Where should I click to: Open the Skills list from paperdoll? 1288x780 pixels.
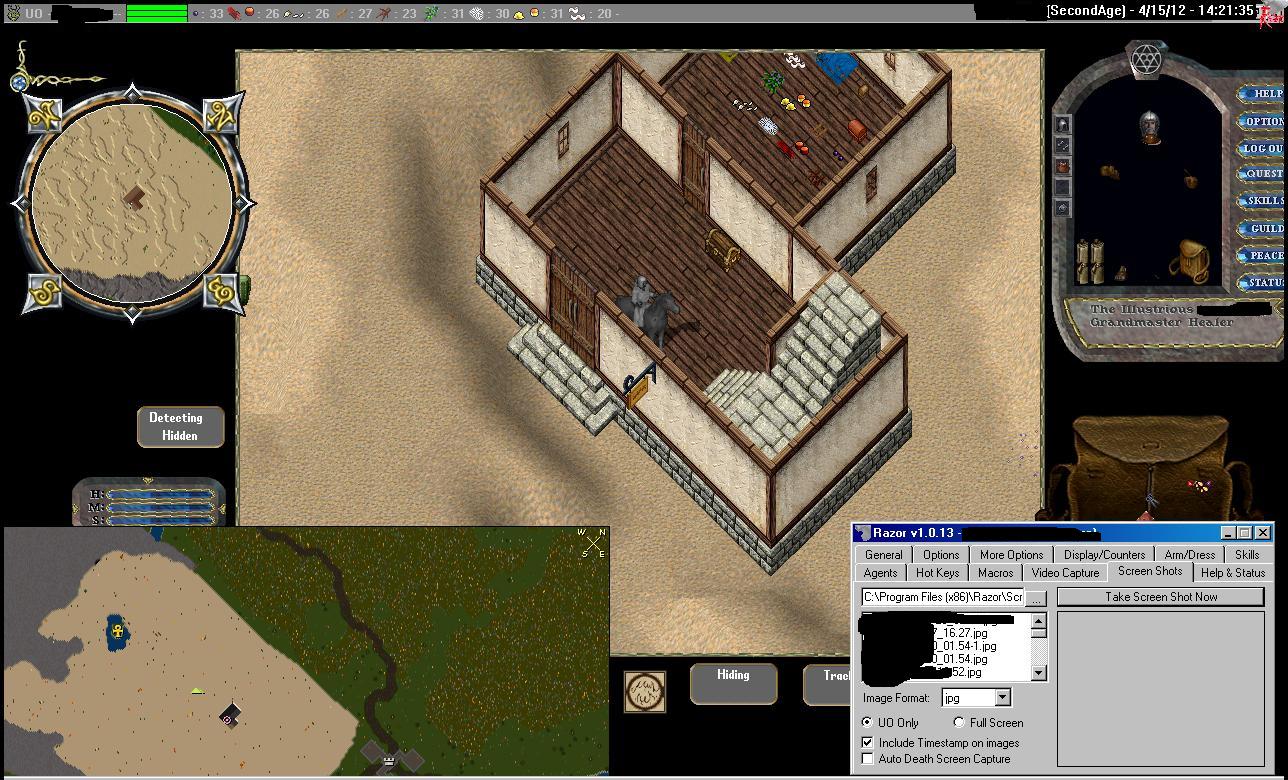[x=1264, y=201]
